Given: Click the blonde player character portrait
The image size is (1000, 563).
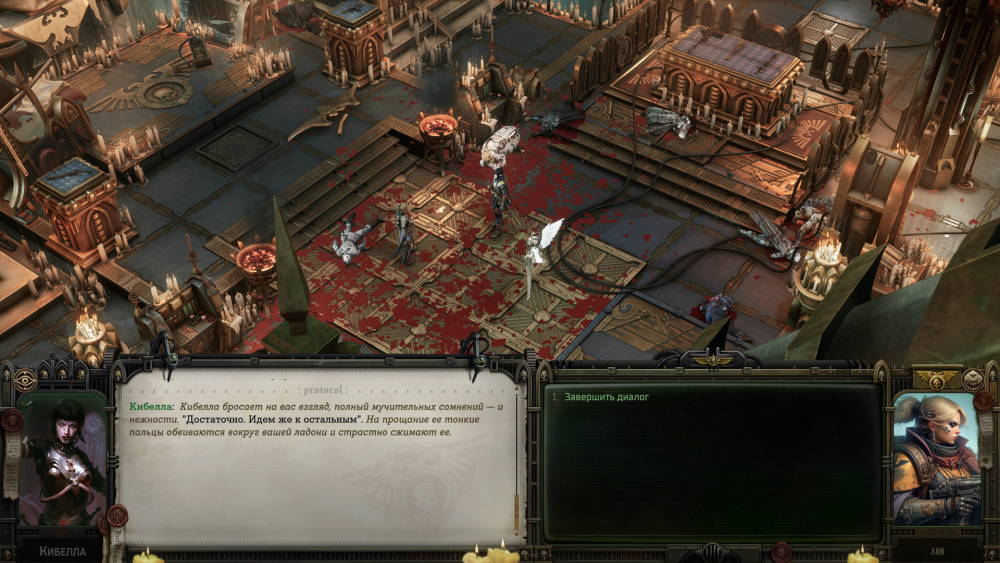Looking at the screenshot, I should click(936, 459).
